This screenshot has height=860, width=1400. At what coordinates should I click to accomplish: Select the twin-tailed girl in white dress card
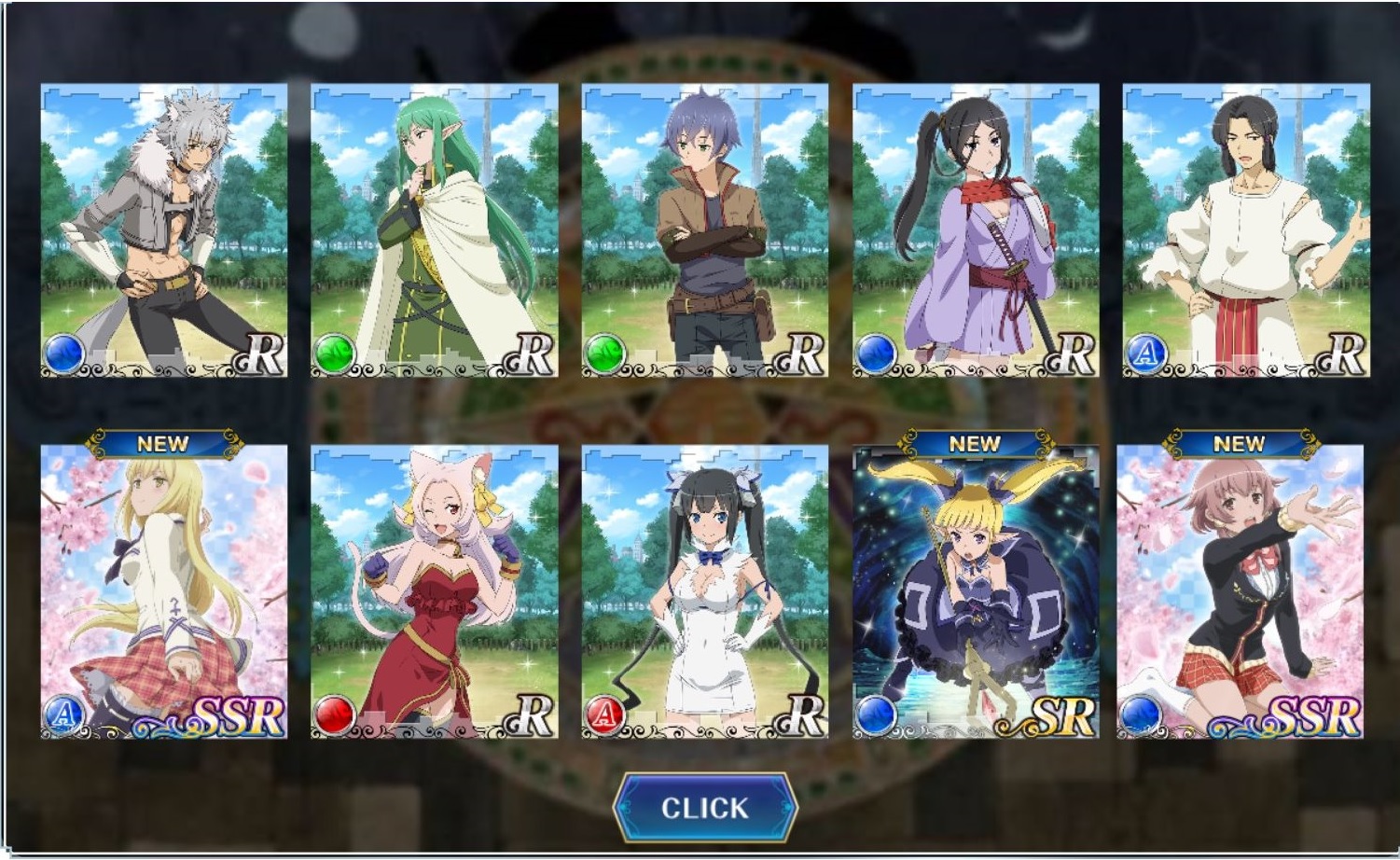click(705, 591)
